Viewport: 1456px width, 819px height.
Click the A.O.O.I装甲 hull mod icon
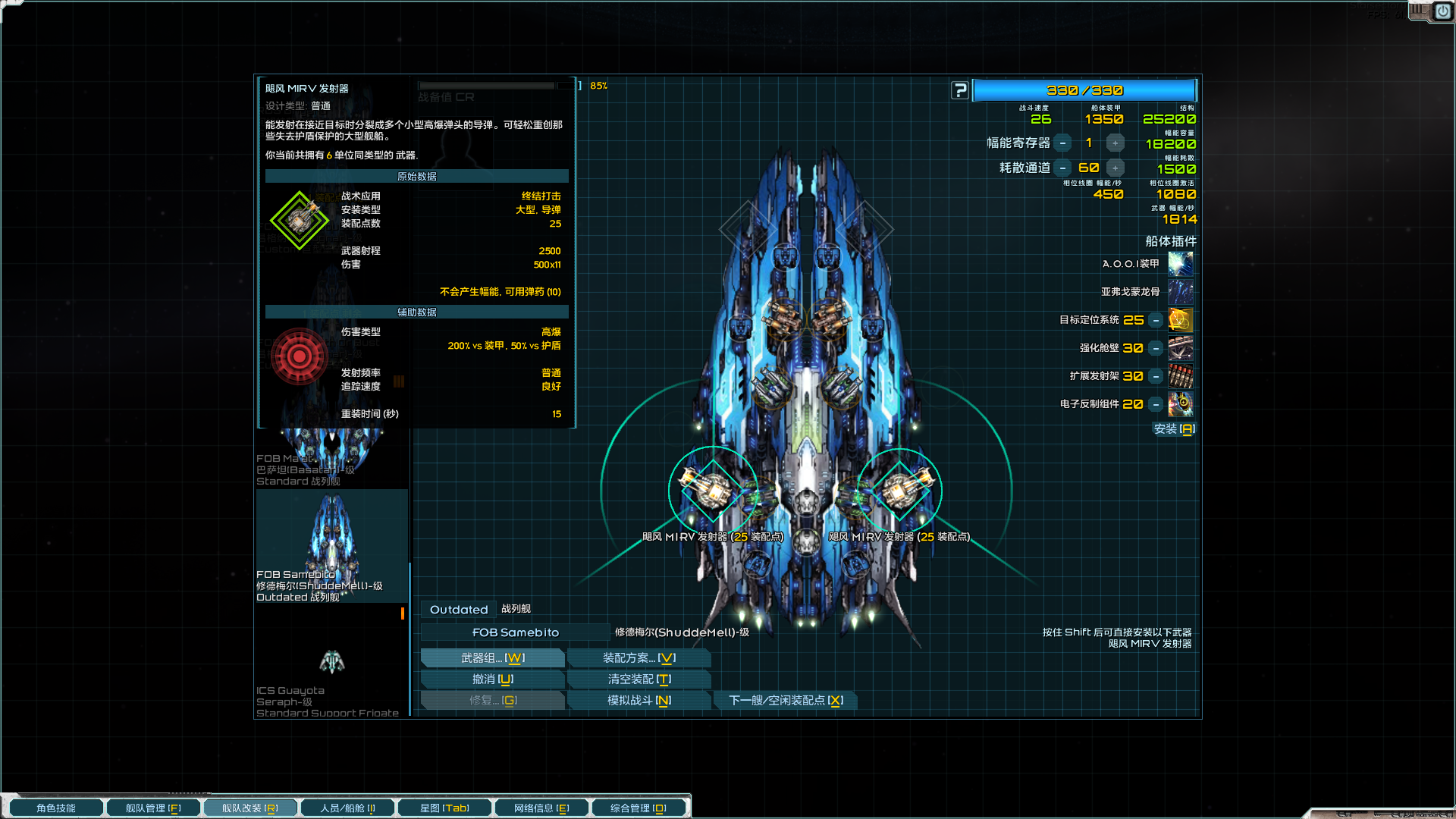tap(1181, 263)
